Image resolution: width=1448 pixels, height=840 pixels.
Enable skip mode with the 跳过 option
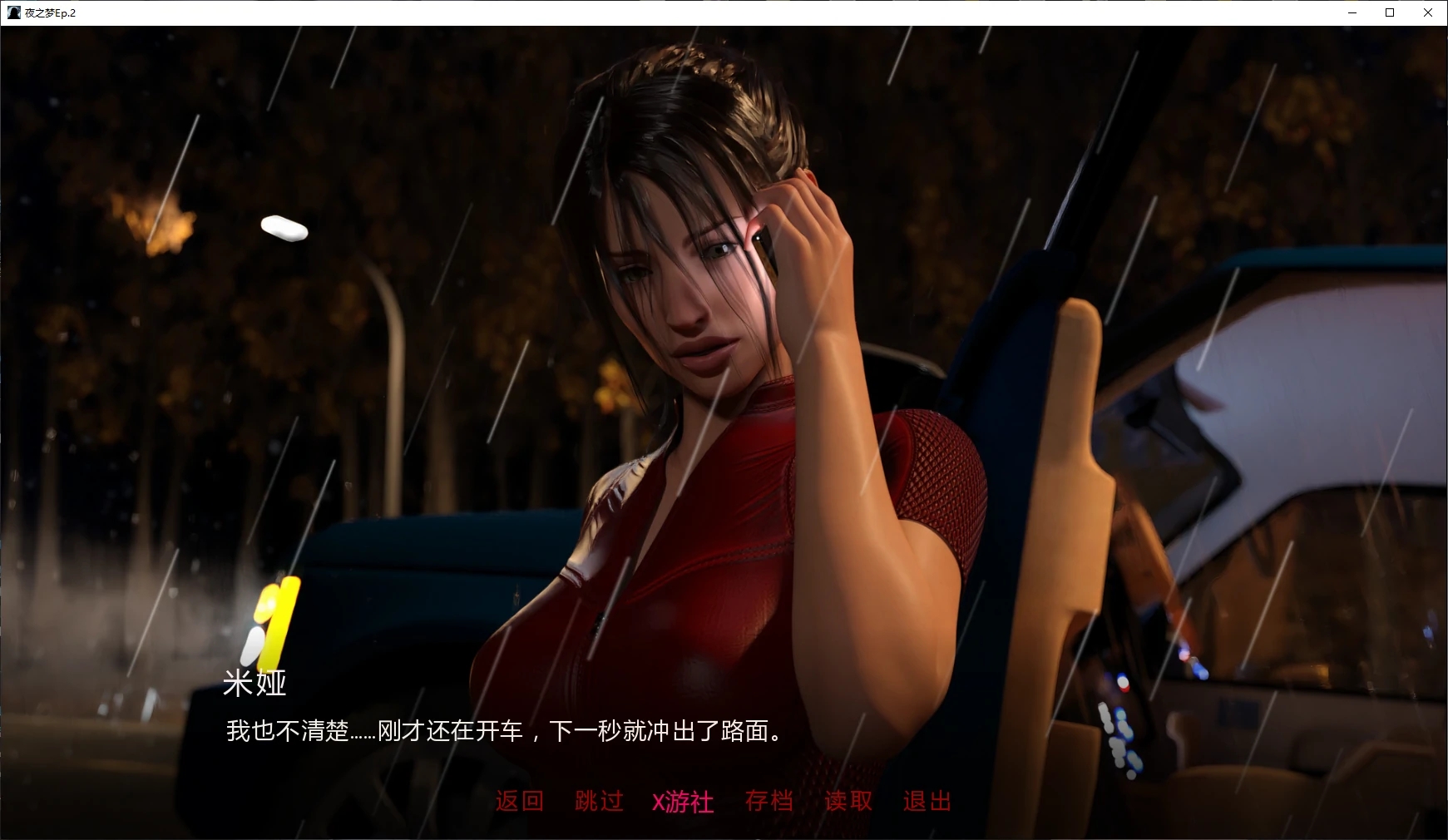[598, 801]
